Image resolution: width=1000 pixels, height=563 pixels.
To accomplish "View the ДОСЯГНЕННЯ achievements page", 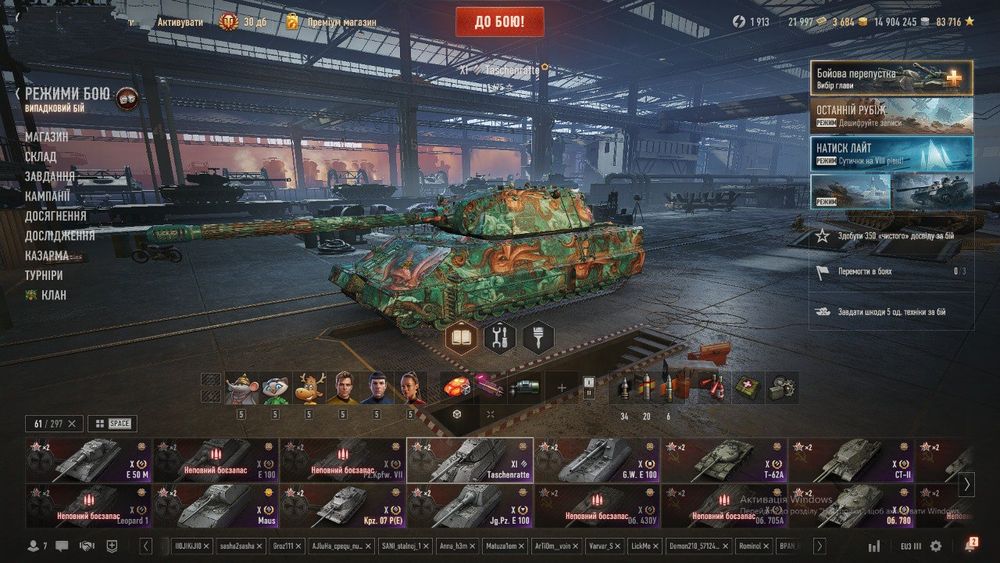I will (56, 216).
